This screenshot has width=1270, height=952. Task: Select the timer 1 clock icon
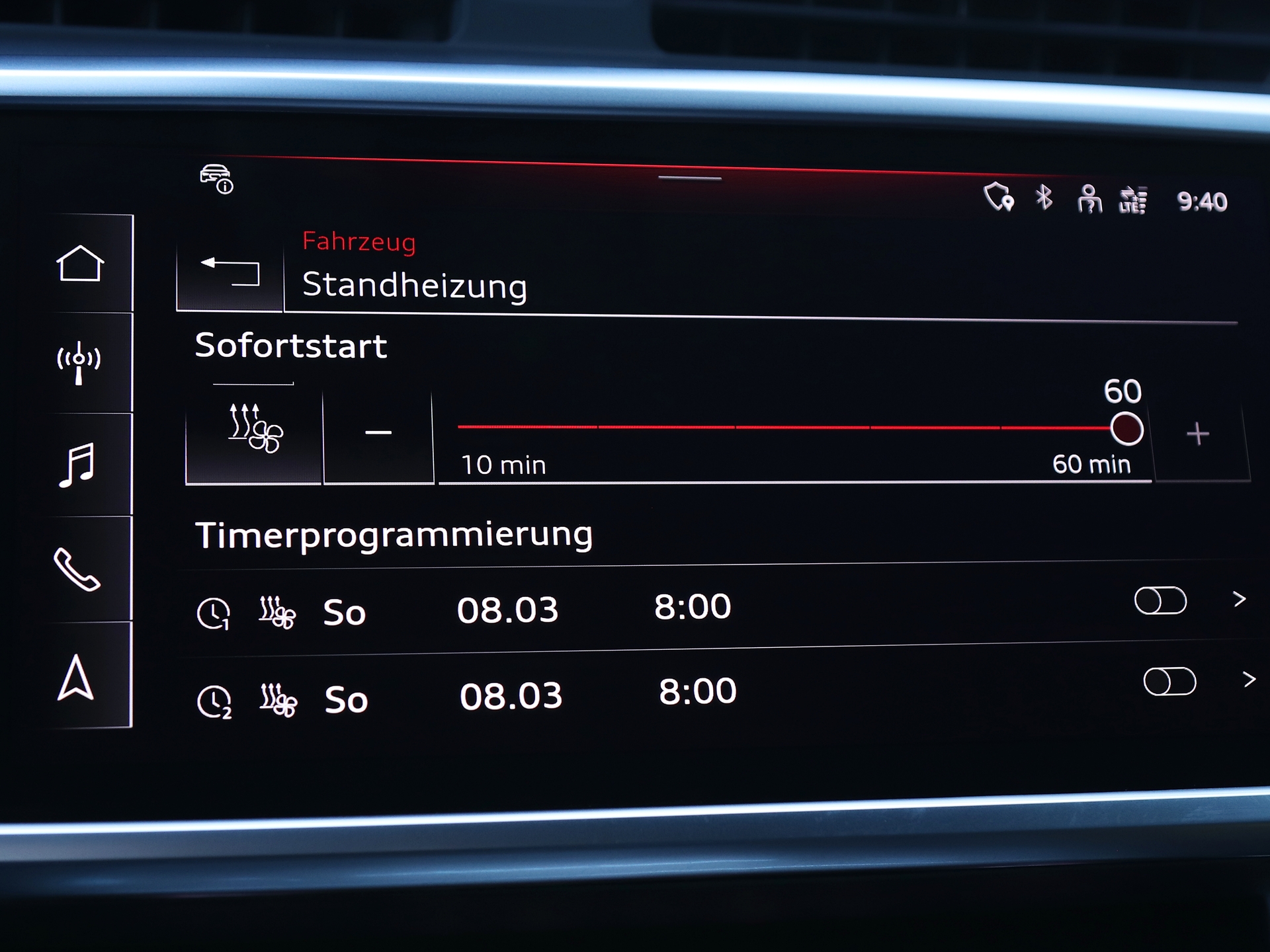tap(214, 614)
